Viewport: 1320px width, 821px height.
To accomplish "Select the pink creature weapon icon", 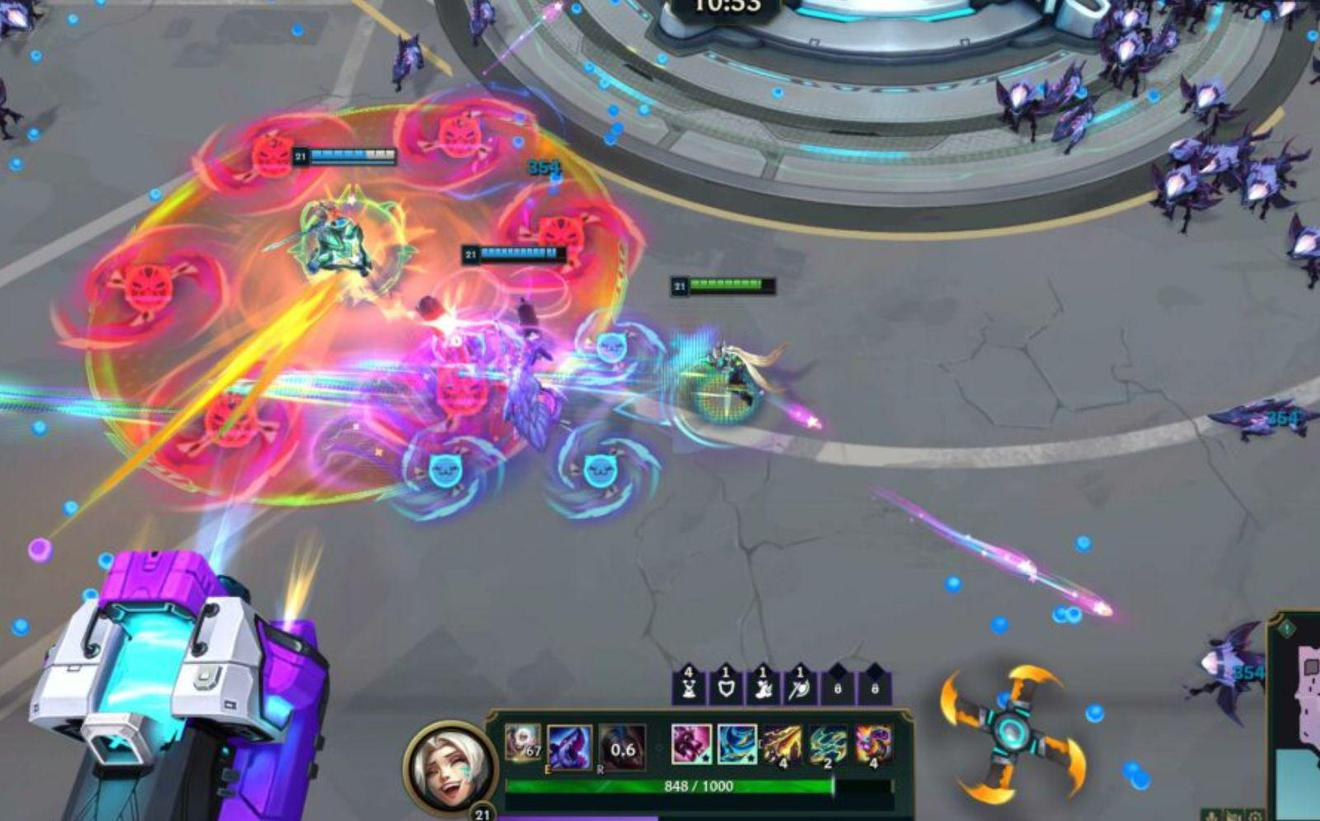I will click(x=691, y=744).
